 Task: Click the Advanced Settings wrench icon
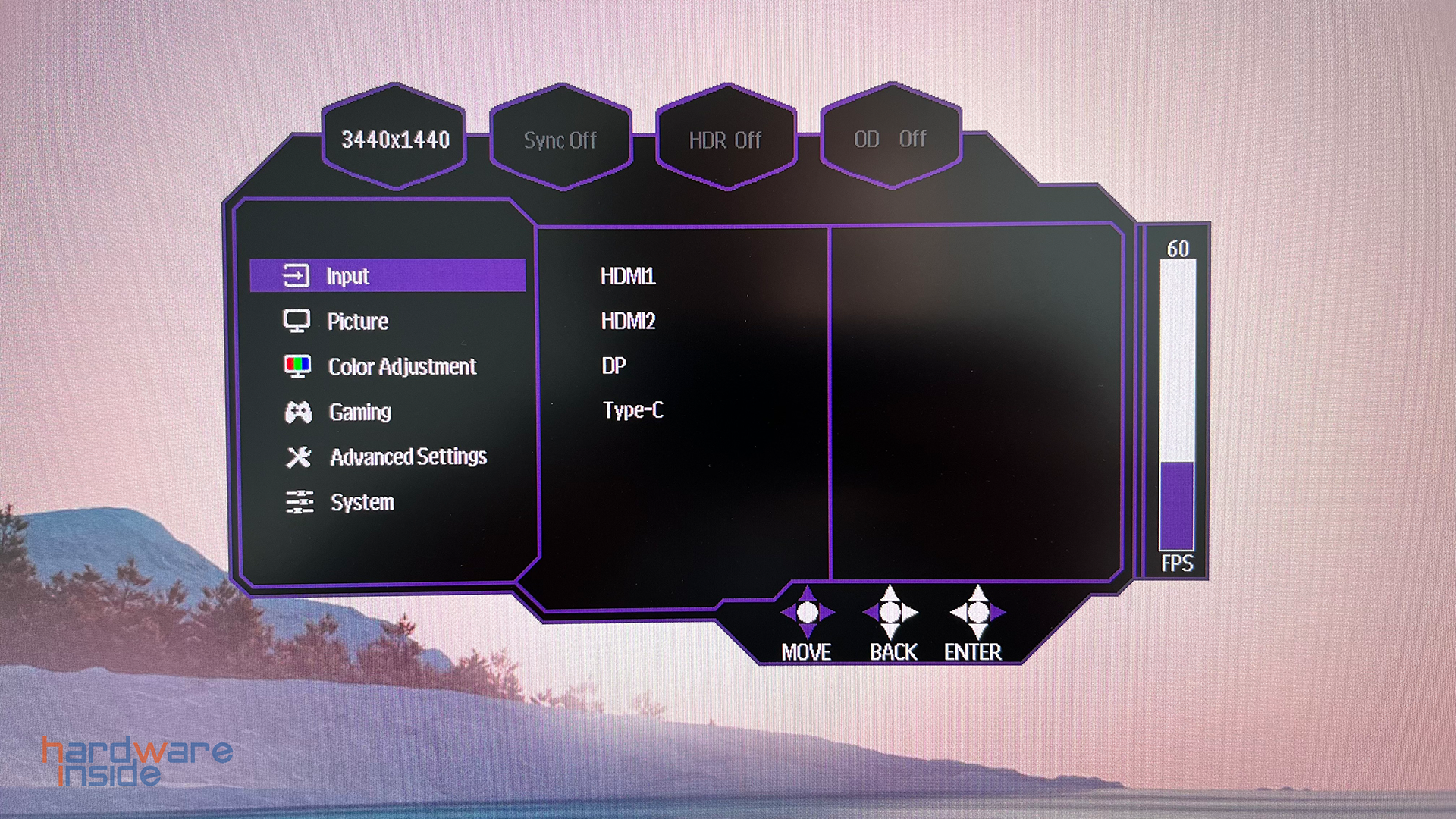tap(300, 457)
